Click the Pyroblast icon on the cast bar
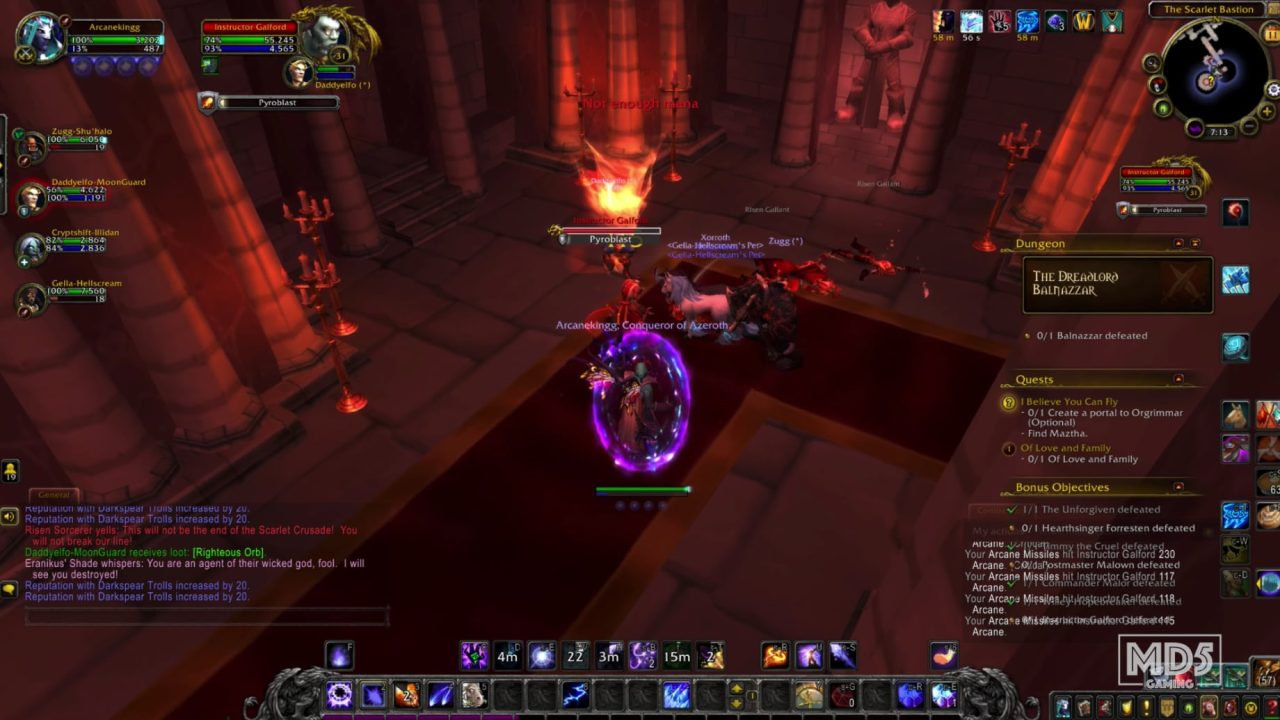This screenshot has height=720, width=1280. point(207,102)
